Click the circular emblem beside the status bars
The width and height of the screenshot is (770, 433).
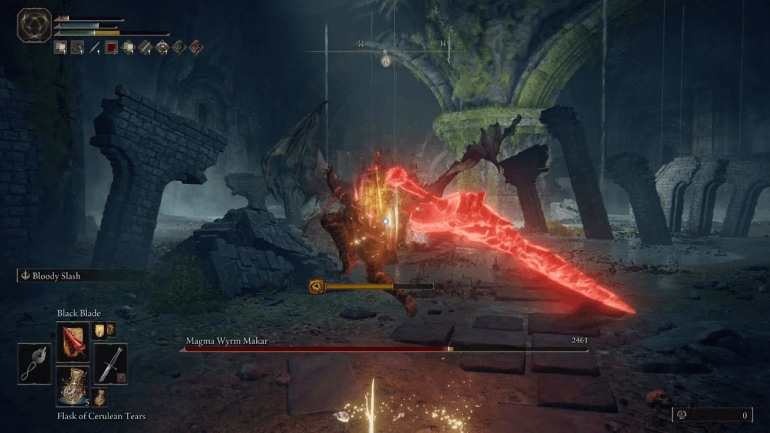point(33,25)
